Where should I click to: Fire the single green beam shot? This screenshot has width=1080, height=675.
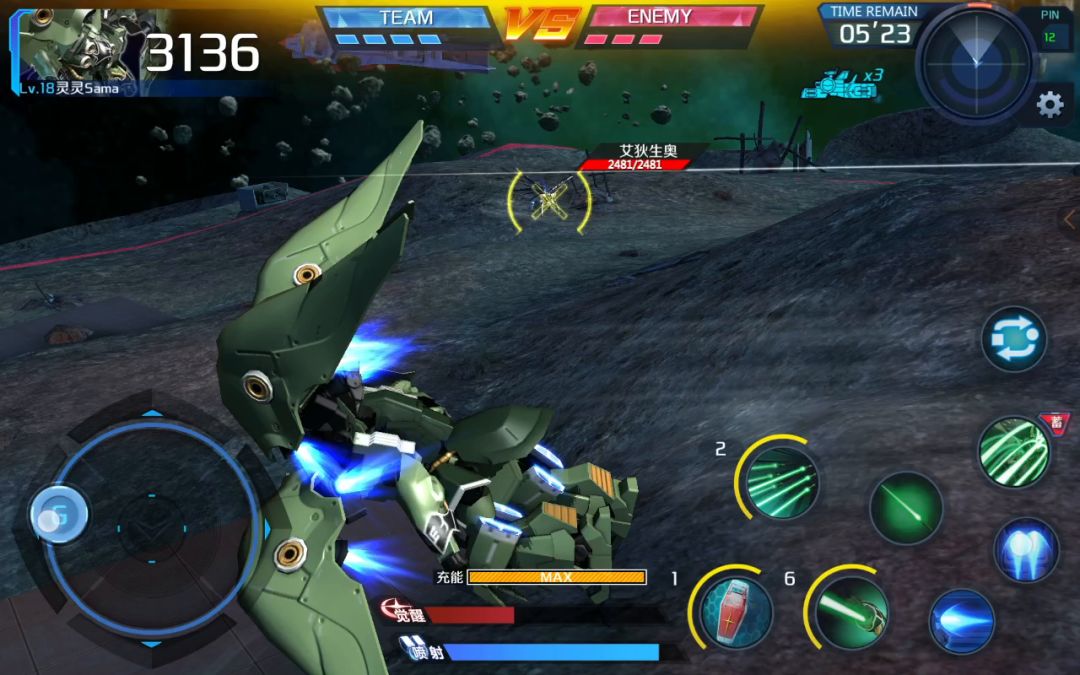[905, 508]
